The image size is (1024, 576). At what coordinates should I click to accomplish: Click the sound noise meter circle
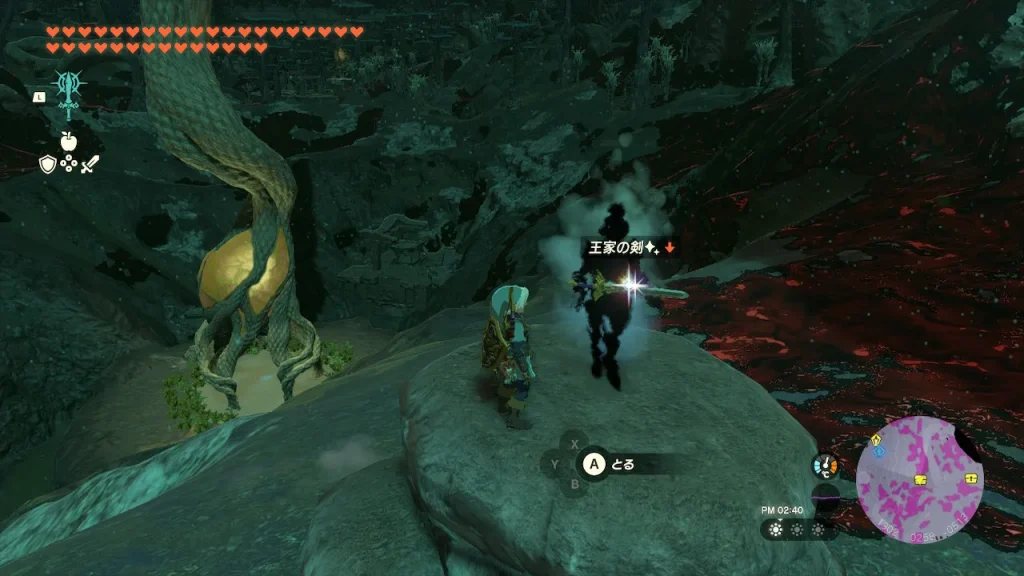825,494
